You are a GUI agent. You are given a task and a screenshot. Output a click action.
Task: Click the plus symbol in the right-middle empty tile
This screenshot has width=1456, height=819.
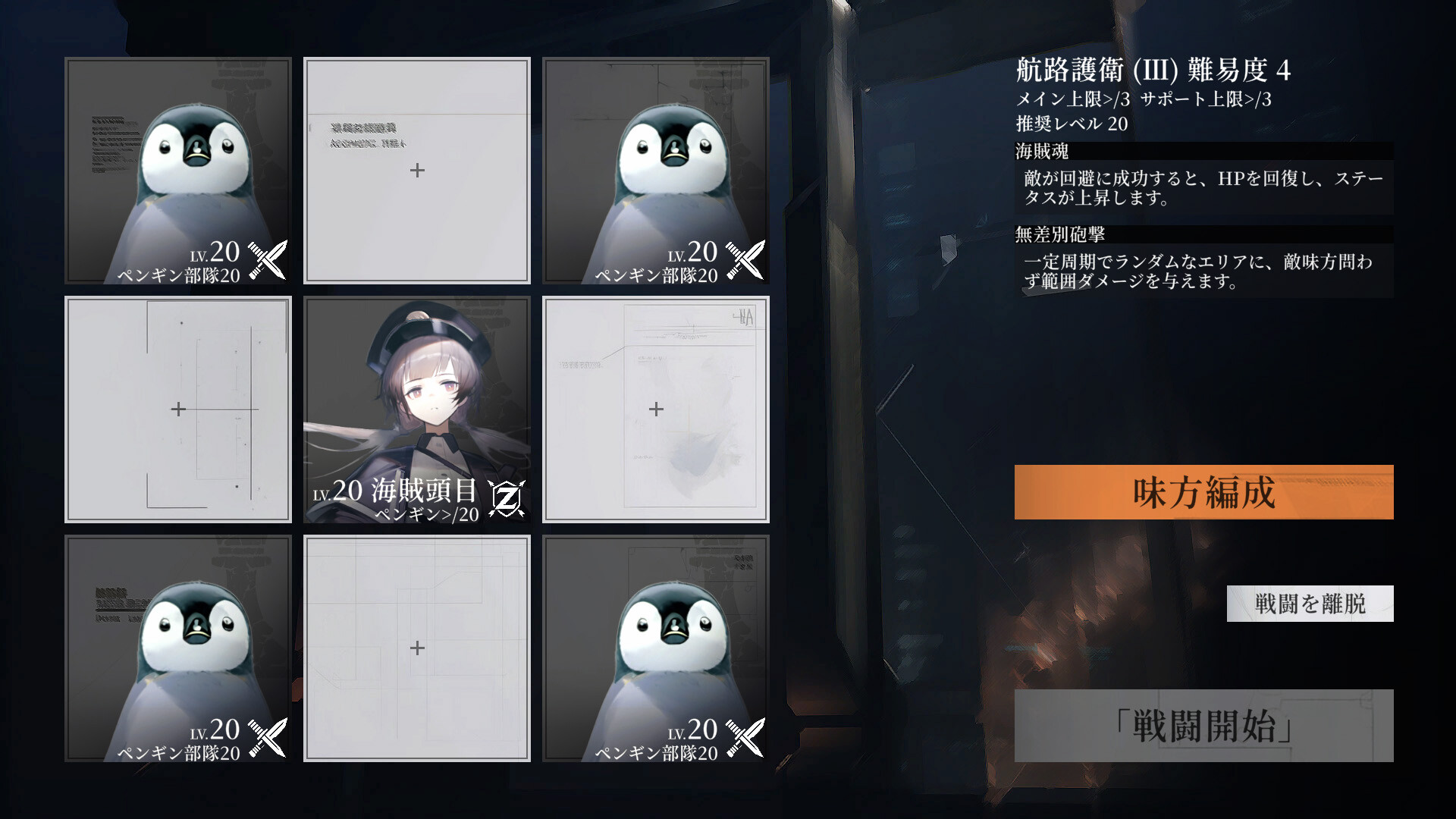click(x=654, y=409)
